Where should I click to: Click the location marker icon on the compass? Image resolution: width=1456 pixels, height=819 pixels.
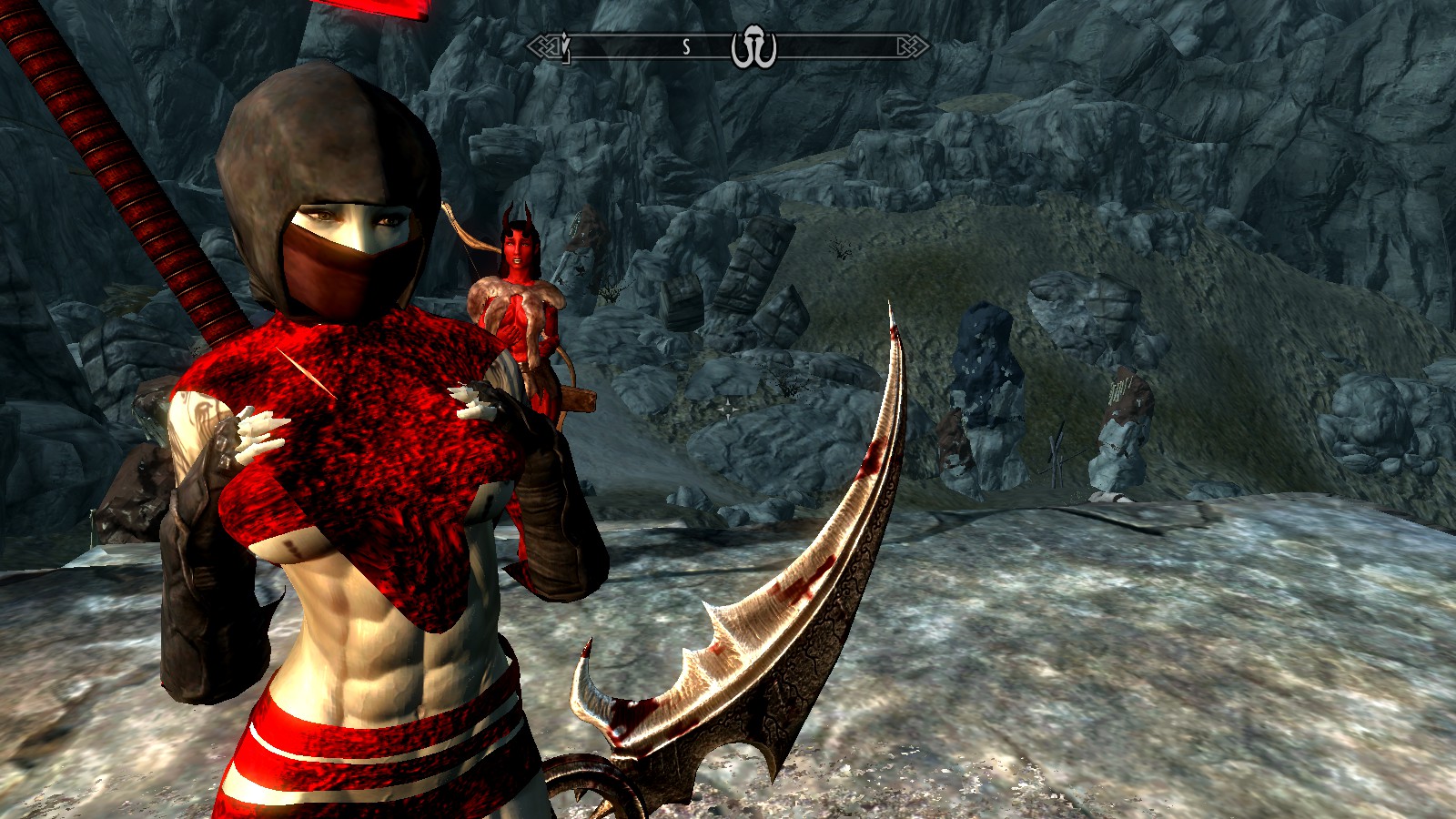tap(753, 48)
